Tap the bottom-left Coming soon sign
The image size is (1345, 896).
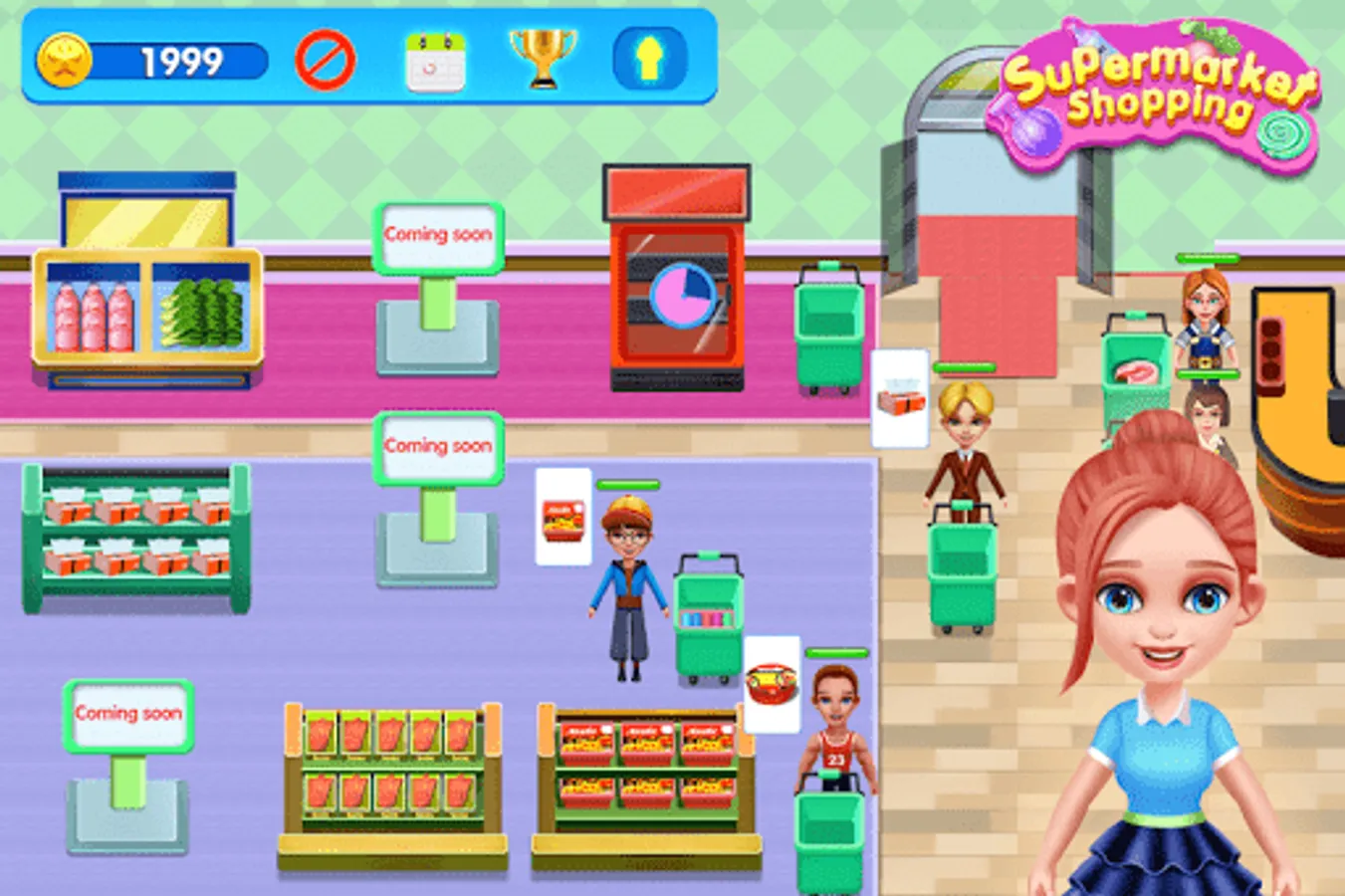point(126,713)
